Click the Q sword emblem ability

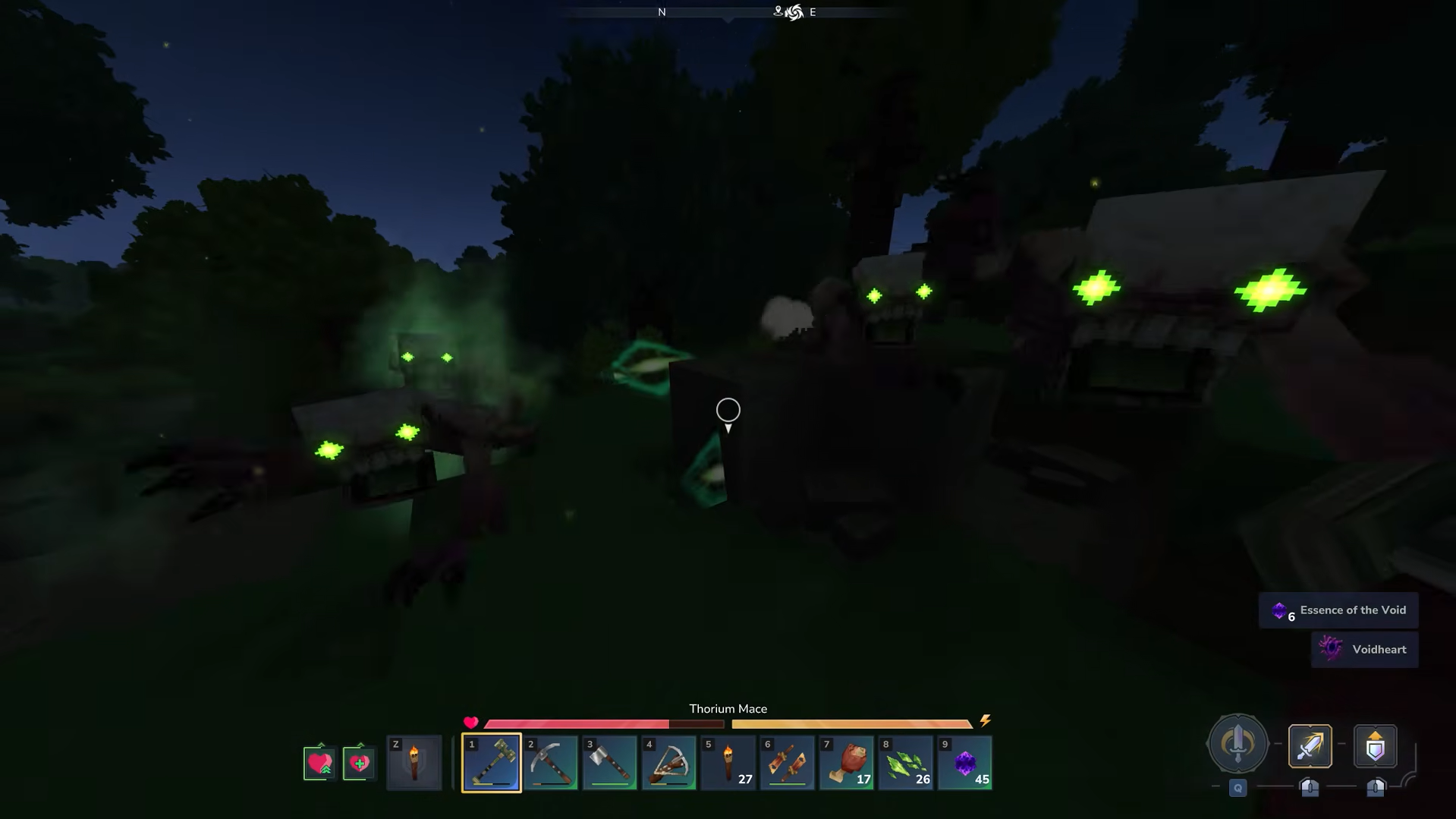pos(1237,745)
